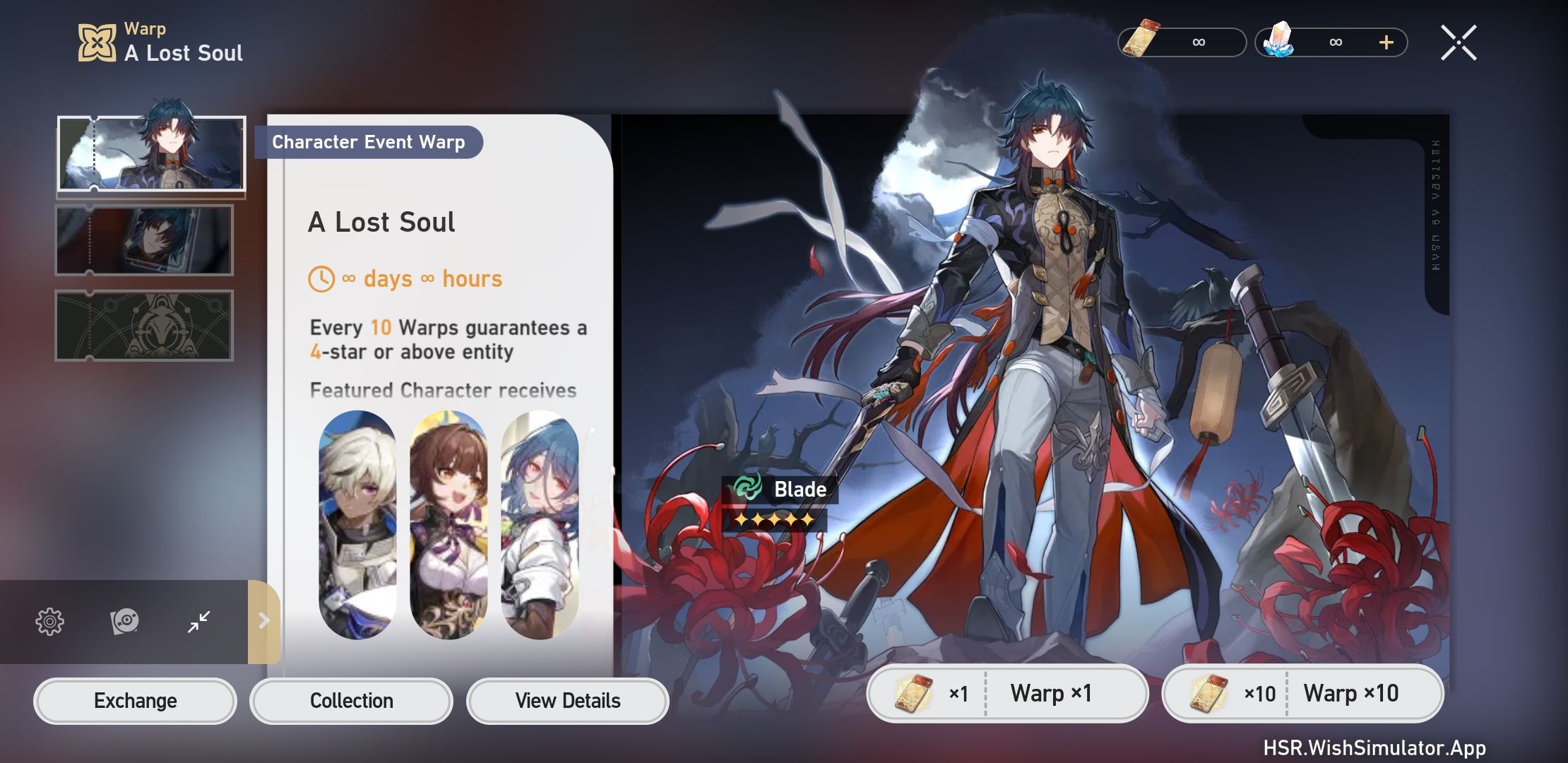Image resolution: width=1568 pixels, height=763 pixels.
Task: Select the Standard Warp banner thumbnail
Action: (x=143, y=325)
